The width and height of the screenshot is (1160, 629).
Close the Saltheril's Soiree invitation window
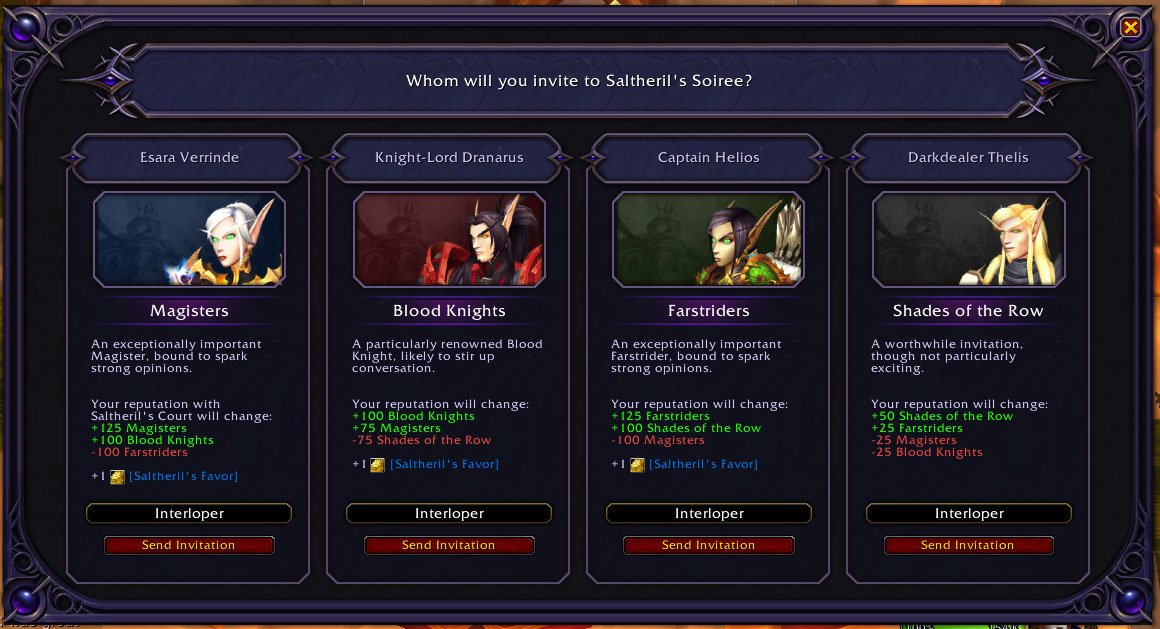pyautogui.click(x=1130, y=28)
